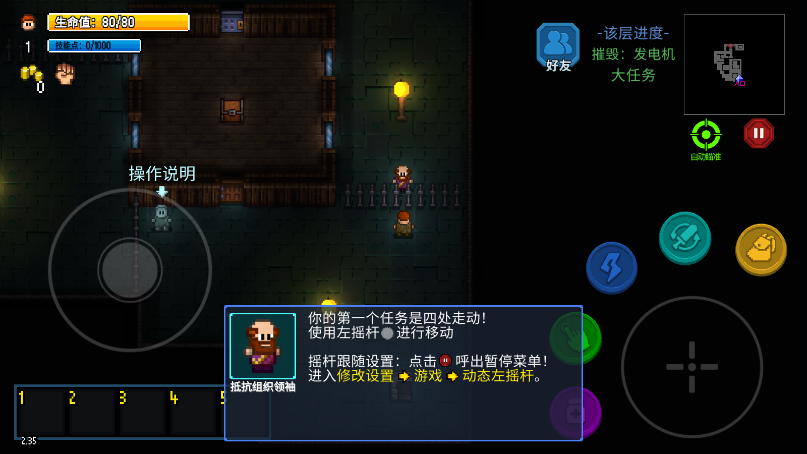Activate the blue lightning bolt ability
807x454 pixels.
pyautogui.click(x=611, y=267)
